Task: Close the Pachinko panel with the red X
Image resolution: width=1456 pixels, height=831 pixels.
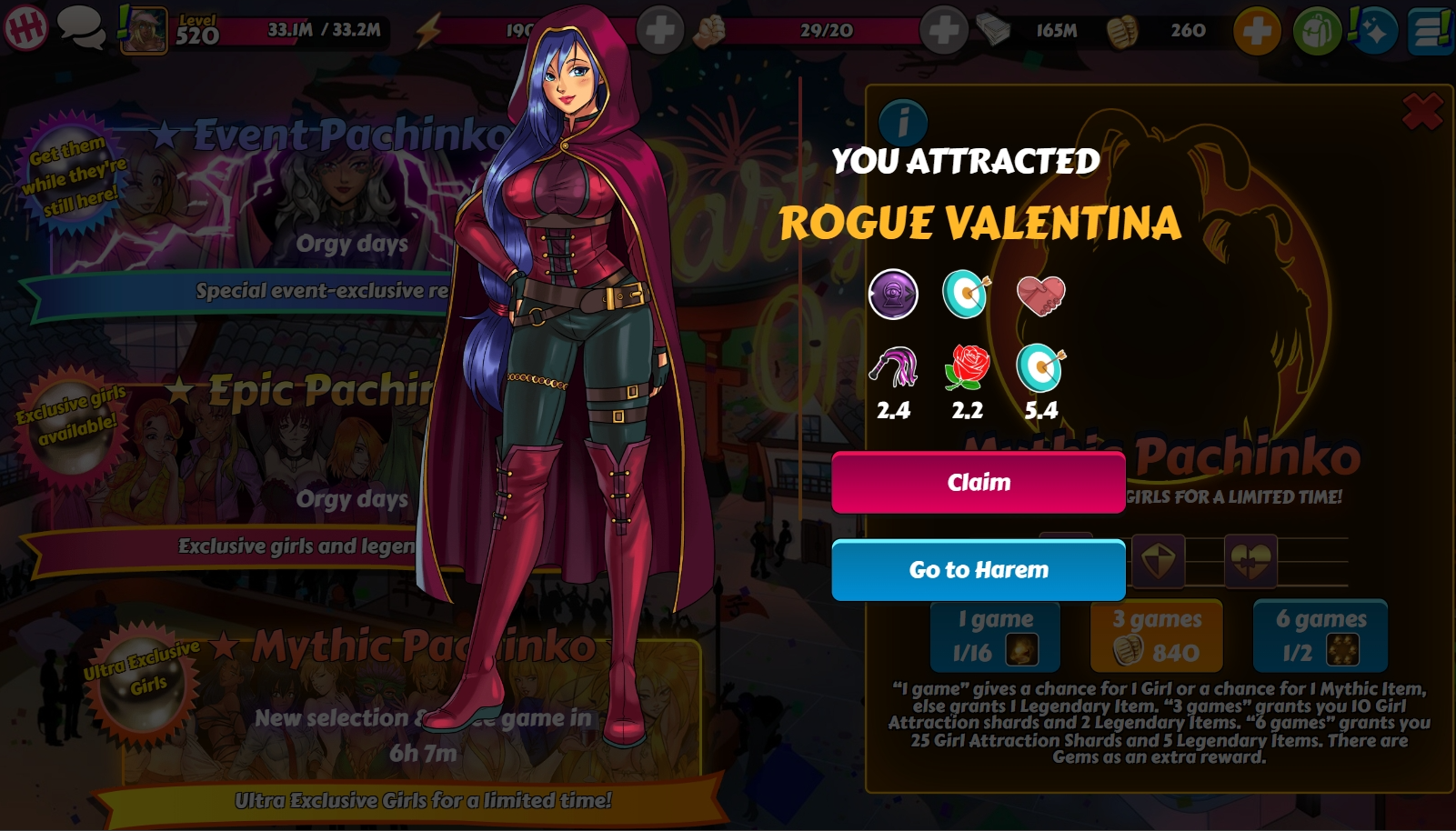Action: click(x=1422, y=112)
